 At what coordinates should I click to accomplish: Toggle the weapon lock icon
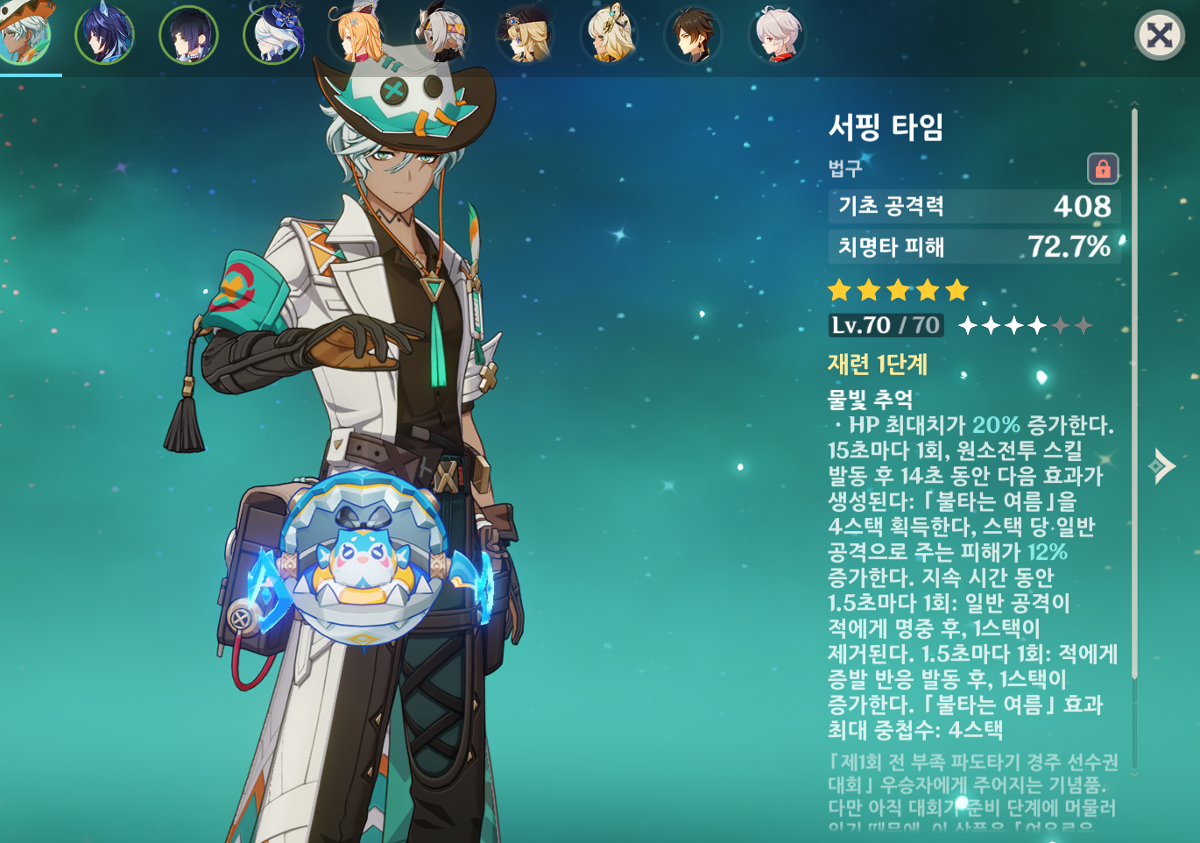point(1103,168)
